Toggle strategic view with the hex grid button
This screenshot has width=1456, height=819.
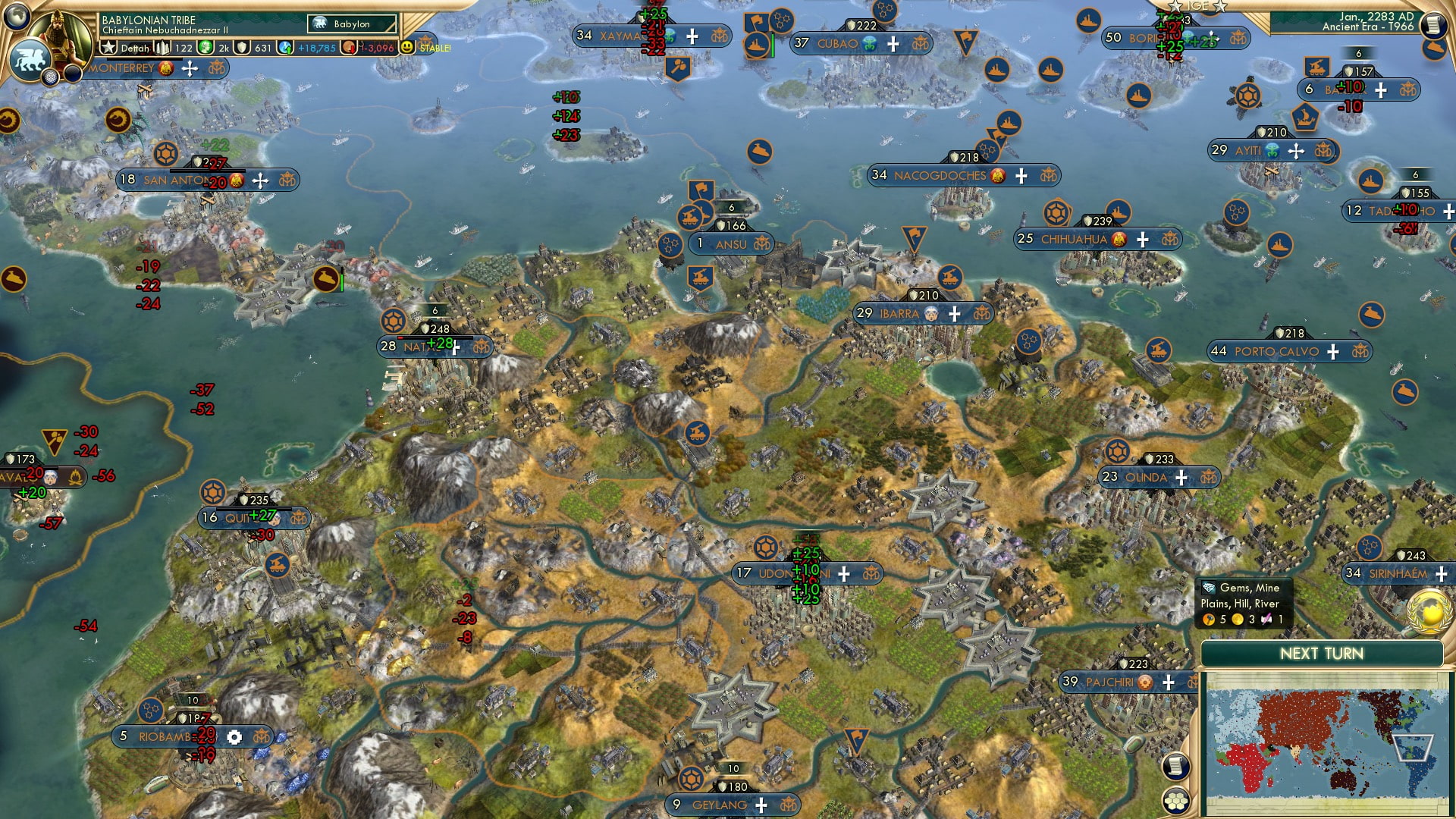click(1175, 800)
